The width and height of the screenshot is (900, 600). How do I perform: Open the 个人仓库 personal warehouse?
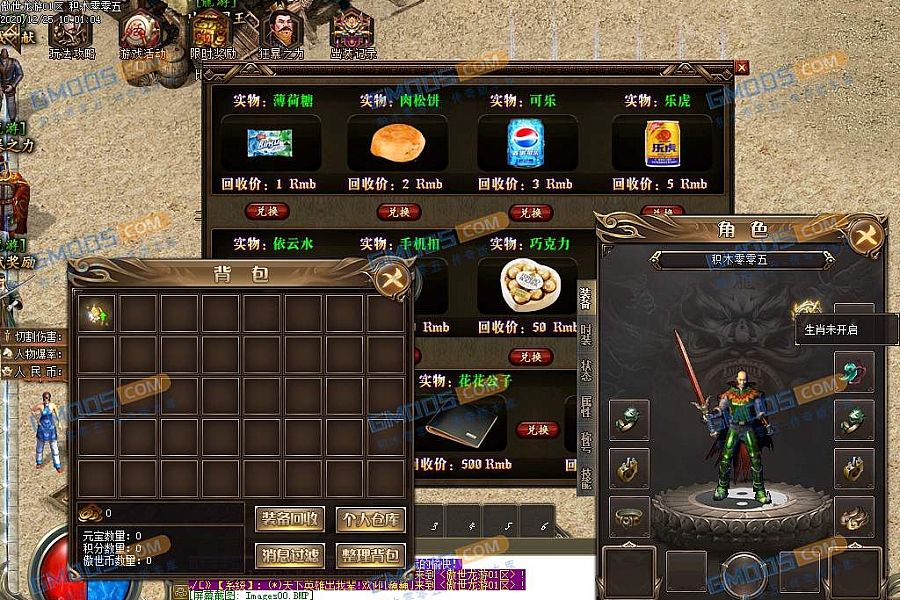tap(371, 519)
